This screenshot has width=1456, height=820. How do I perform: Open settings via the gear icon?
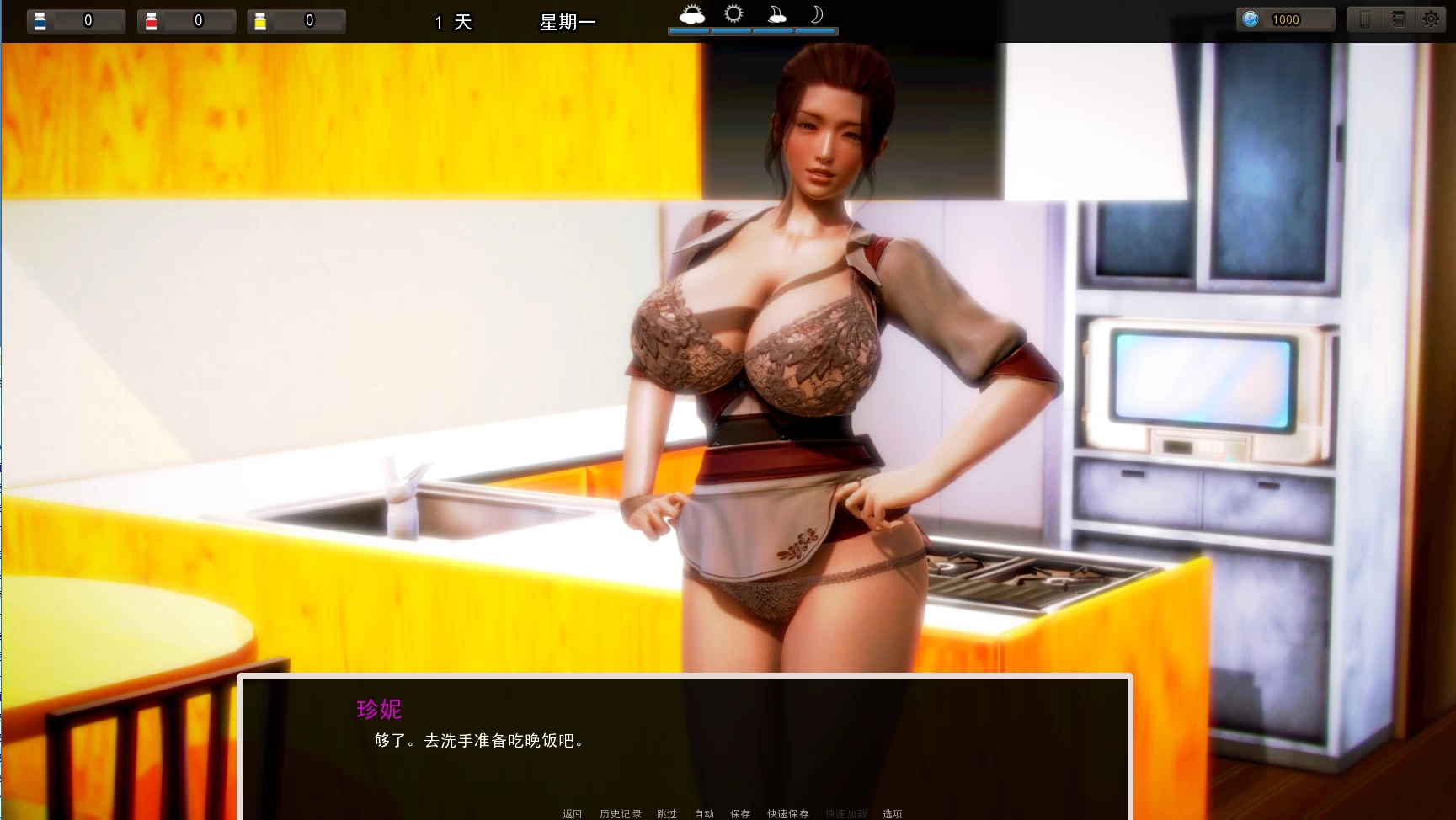[x=1430, y=19]
